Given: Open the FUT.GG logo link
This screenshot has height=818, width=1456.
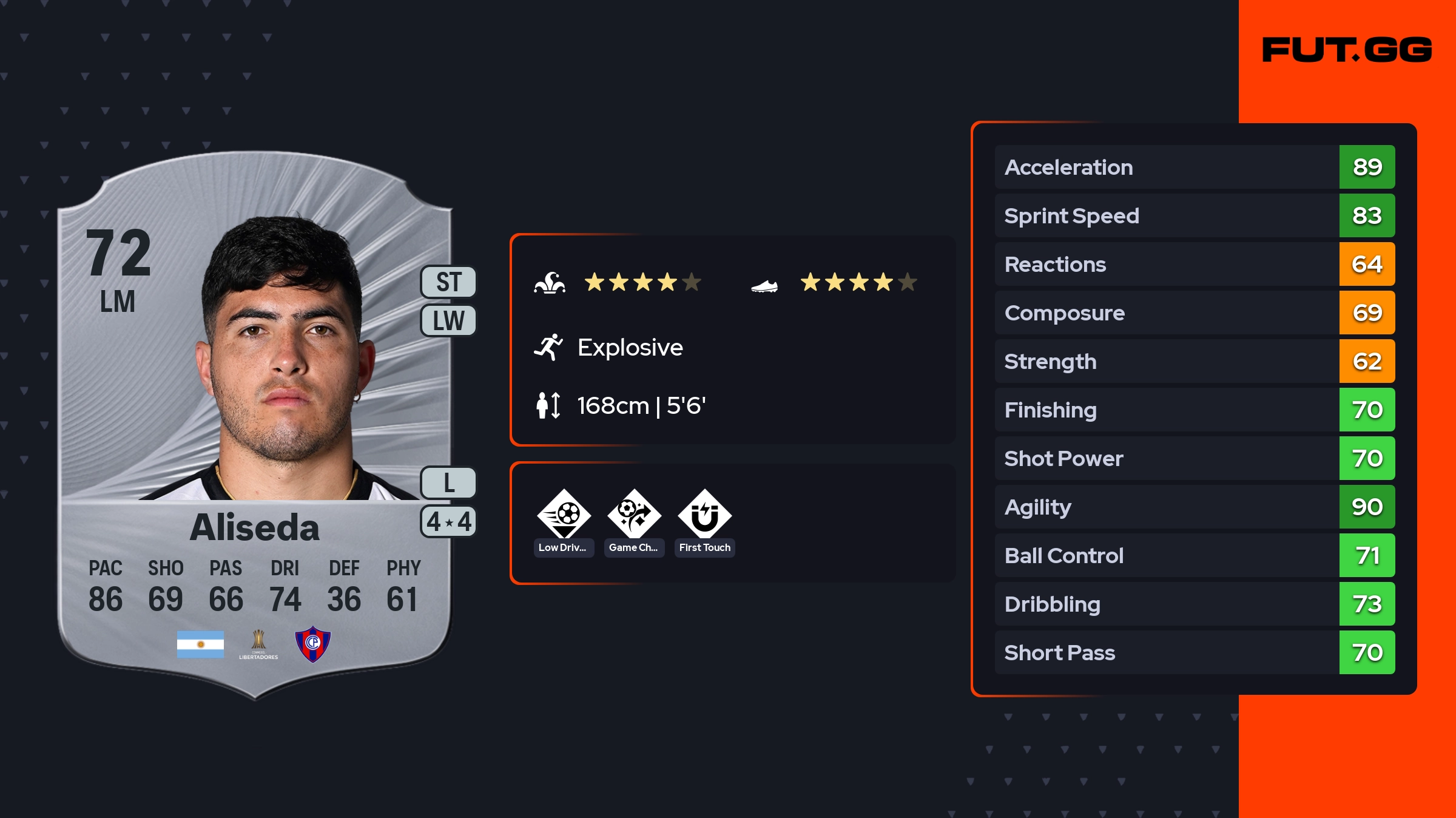Looking at the screenshot, I should [1347, 50].
